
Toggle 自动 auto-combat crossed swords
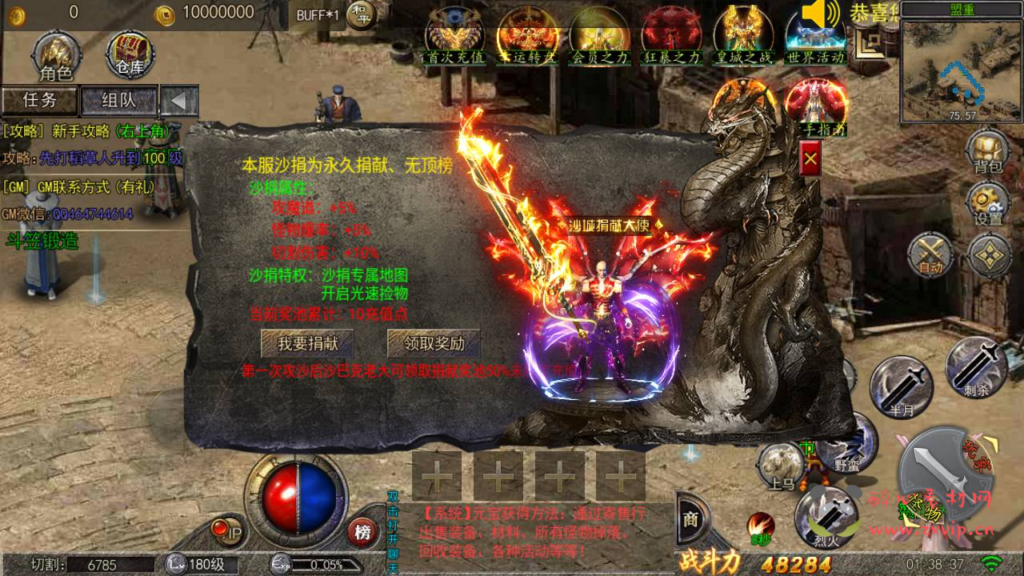click(x=930, y=254)
